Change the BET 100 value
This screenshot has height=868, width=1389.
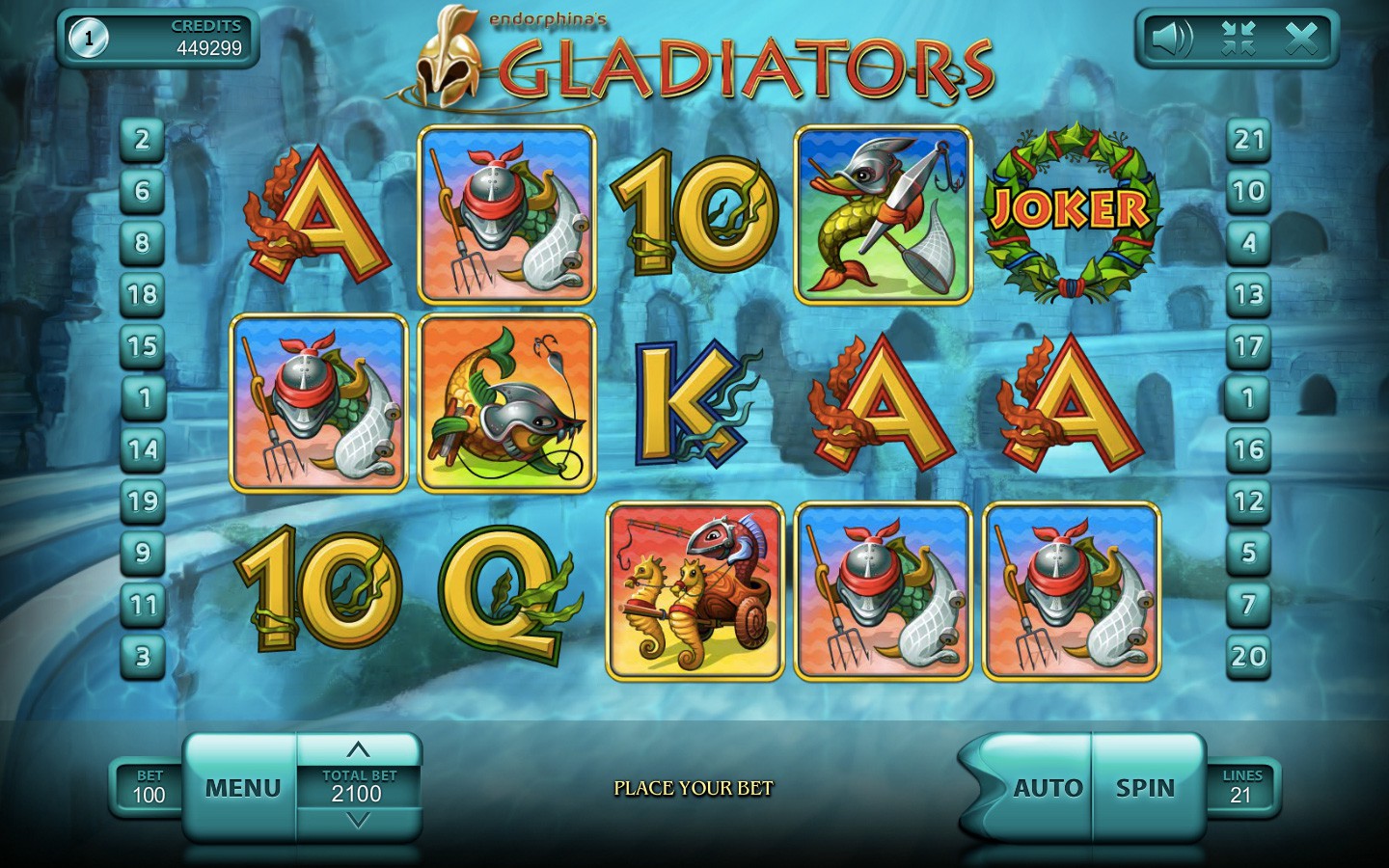tap(150, 788)
